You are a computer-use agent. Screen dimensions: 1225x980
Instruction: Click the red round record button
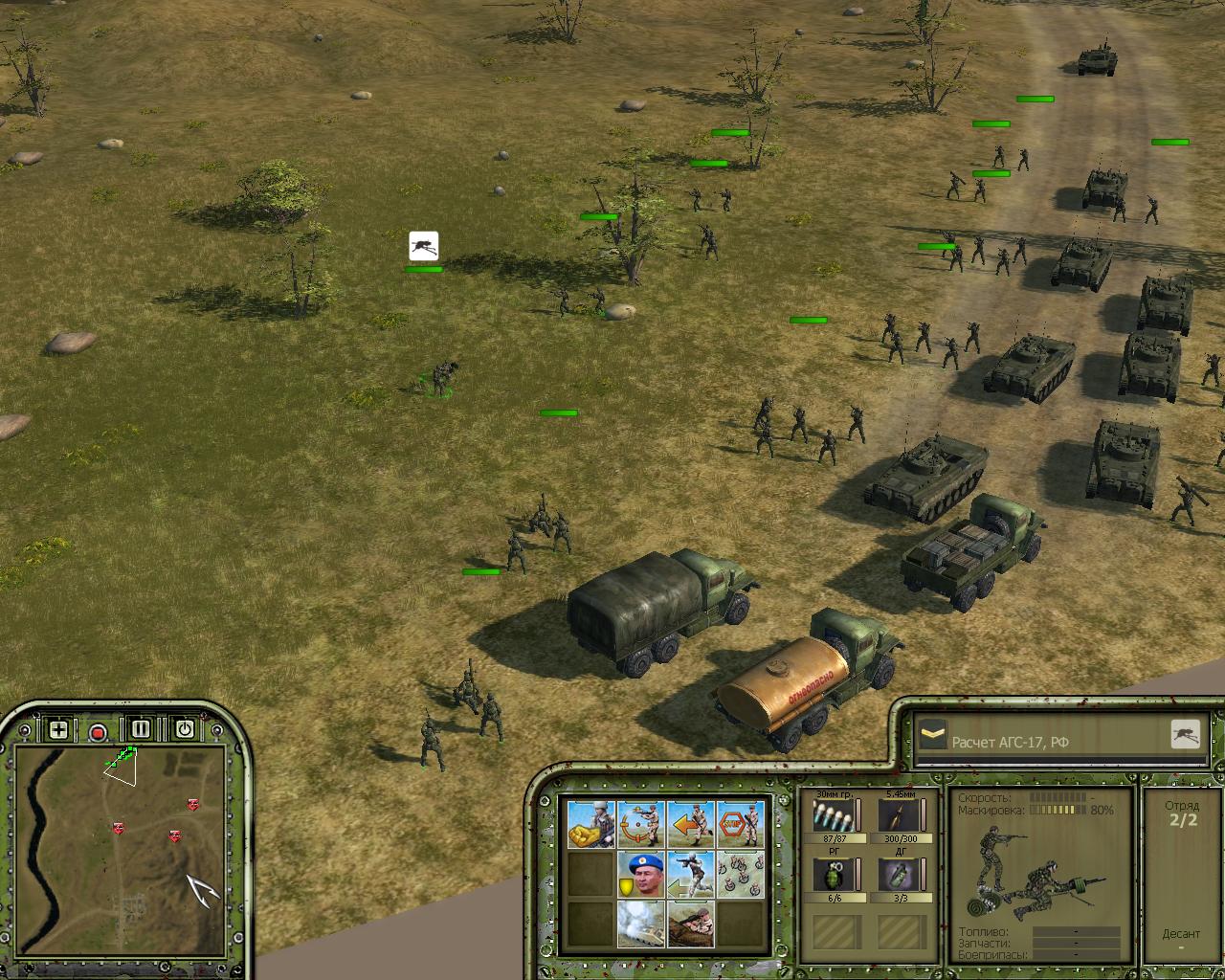(98, 733)
